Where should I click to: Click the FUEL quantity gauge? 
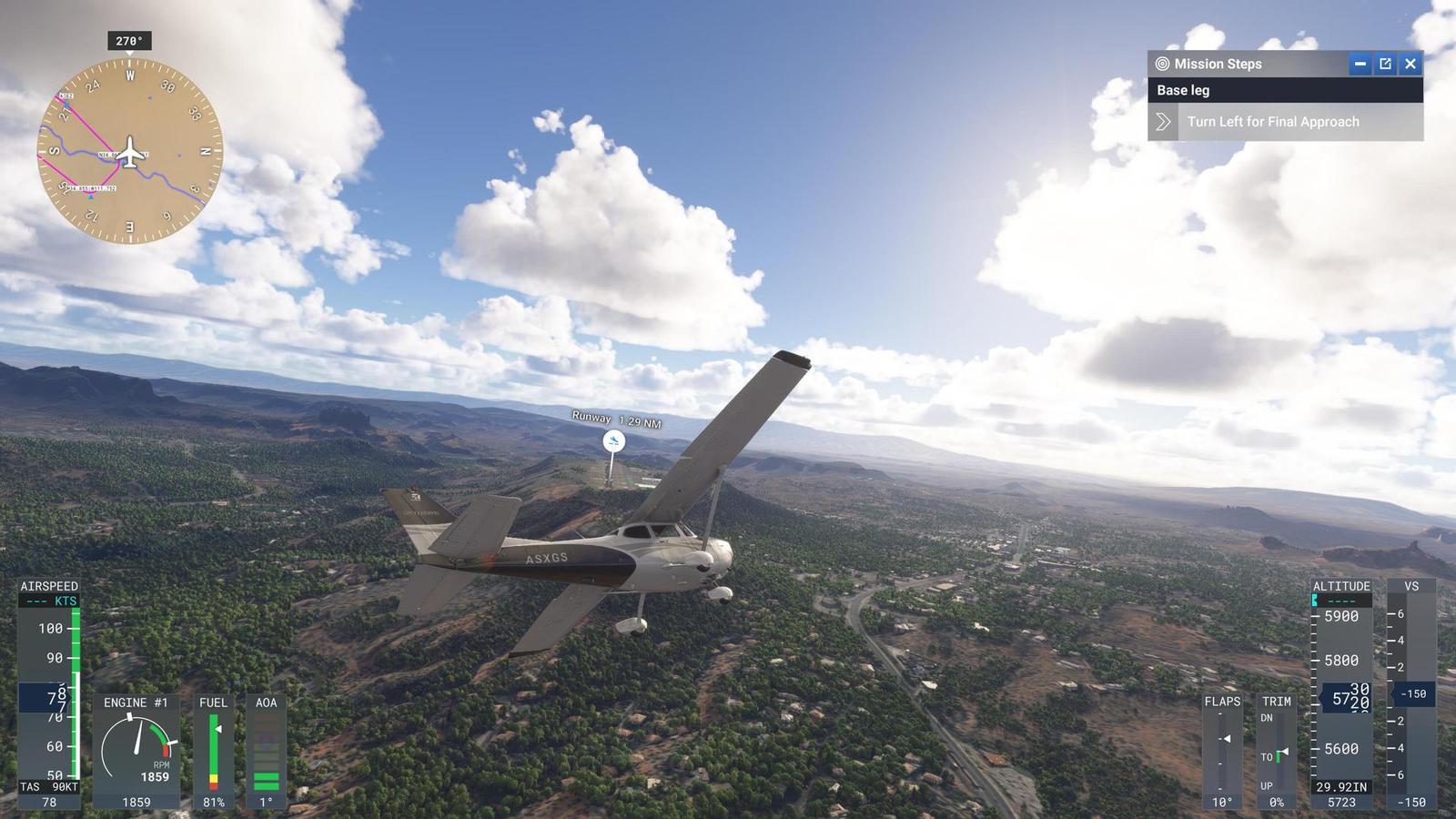[x=215, y=746]
